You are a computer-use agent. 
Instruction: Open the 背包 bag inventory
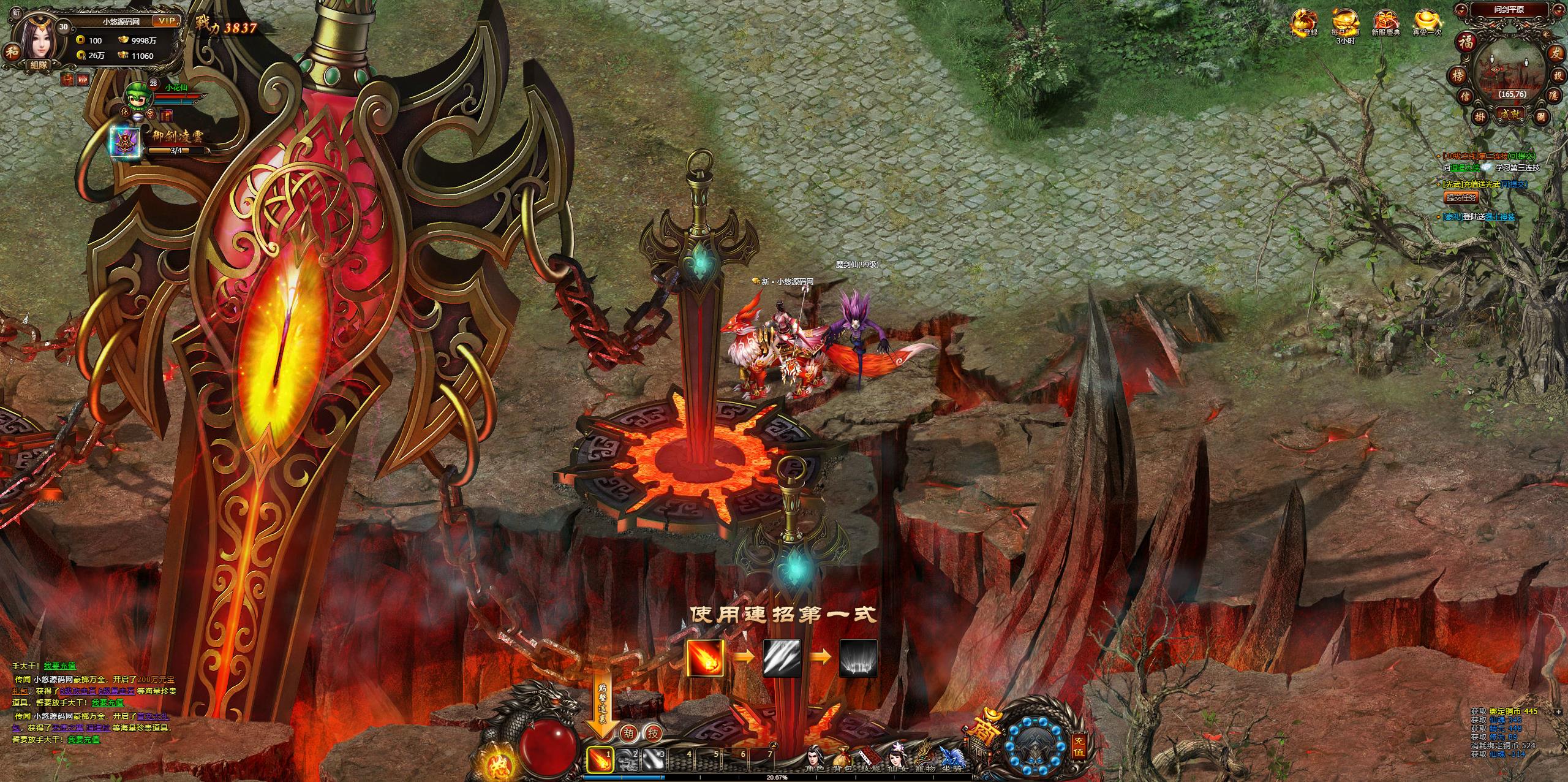point(844,759)
